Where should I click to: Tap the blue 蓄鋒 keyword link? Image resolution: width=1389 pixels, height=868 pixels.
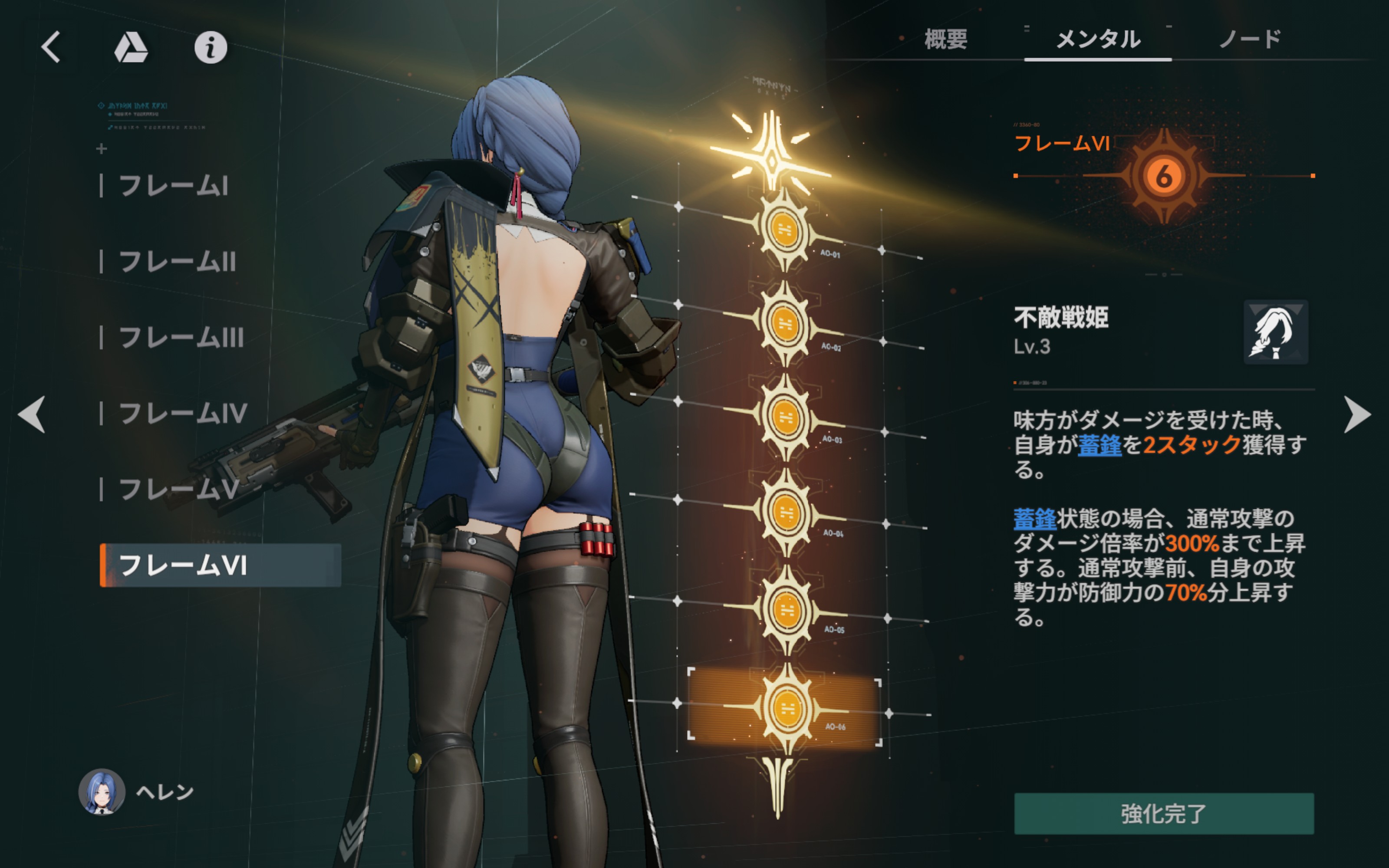coord(1099,445)
